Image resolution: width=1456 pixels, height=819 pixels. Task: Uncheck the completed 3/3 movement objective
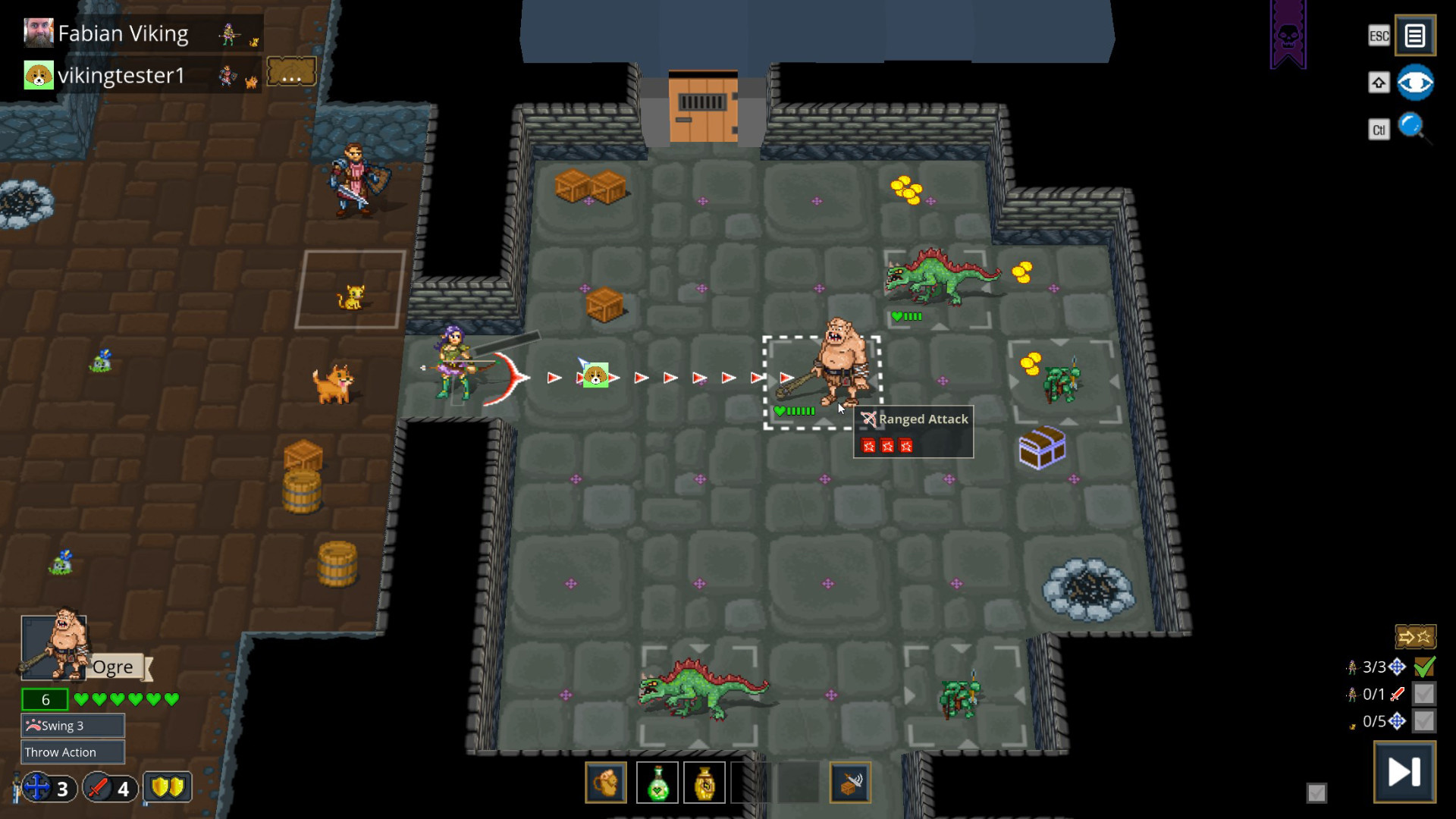pyautogui.click(x=1423, y=667)
